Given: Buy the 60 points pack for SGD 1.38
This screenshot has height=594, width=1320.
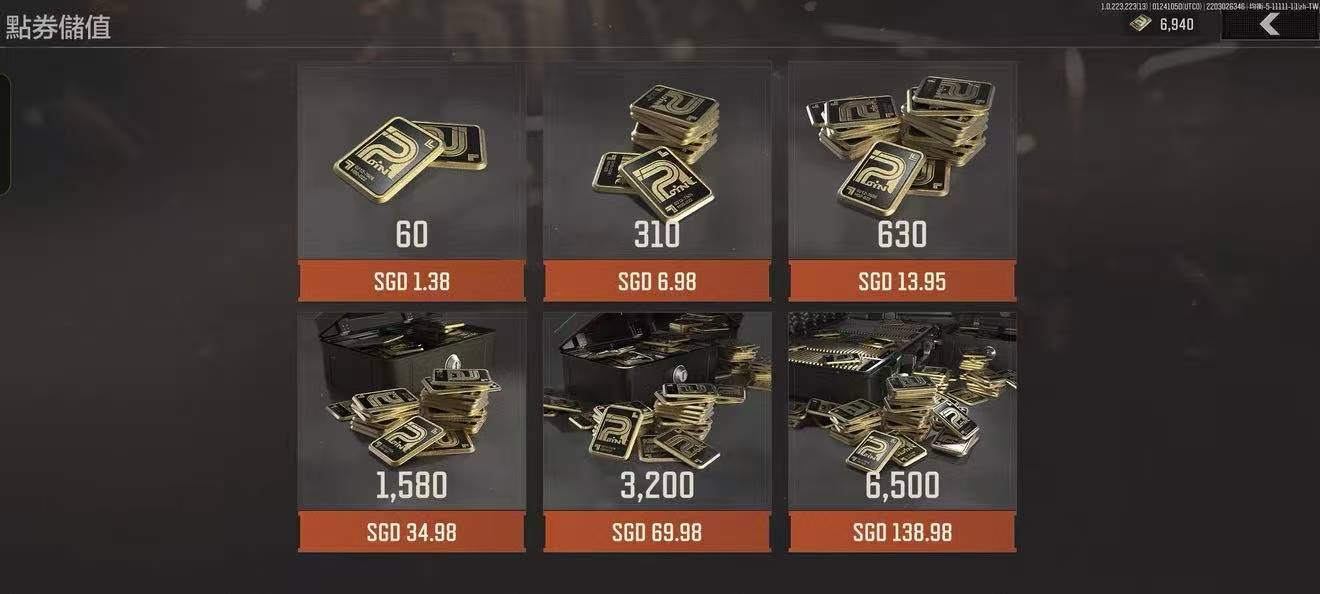Looking at the screenshot, I should pos(411,281).
